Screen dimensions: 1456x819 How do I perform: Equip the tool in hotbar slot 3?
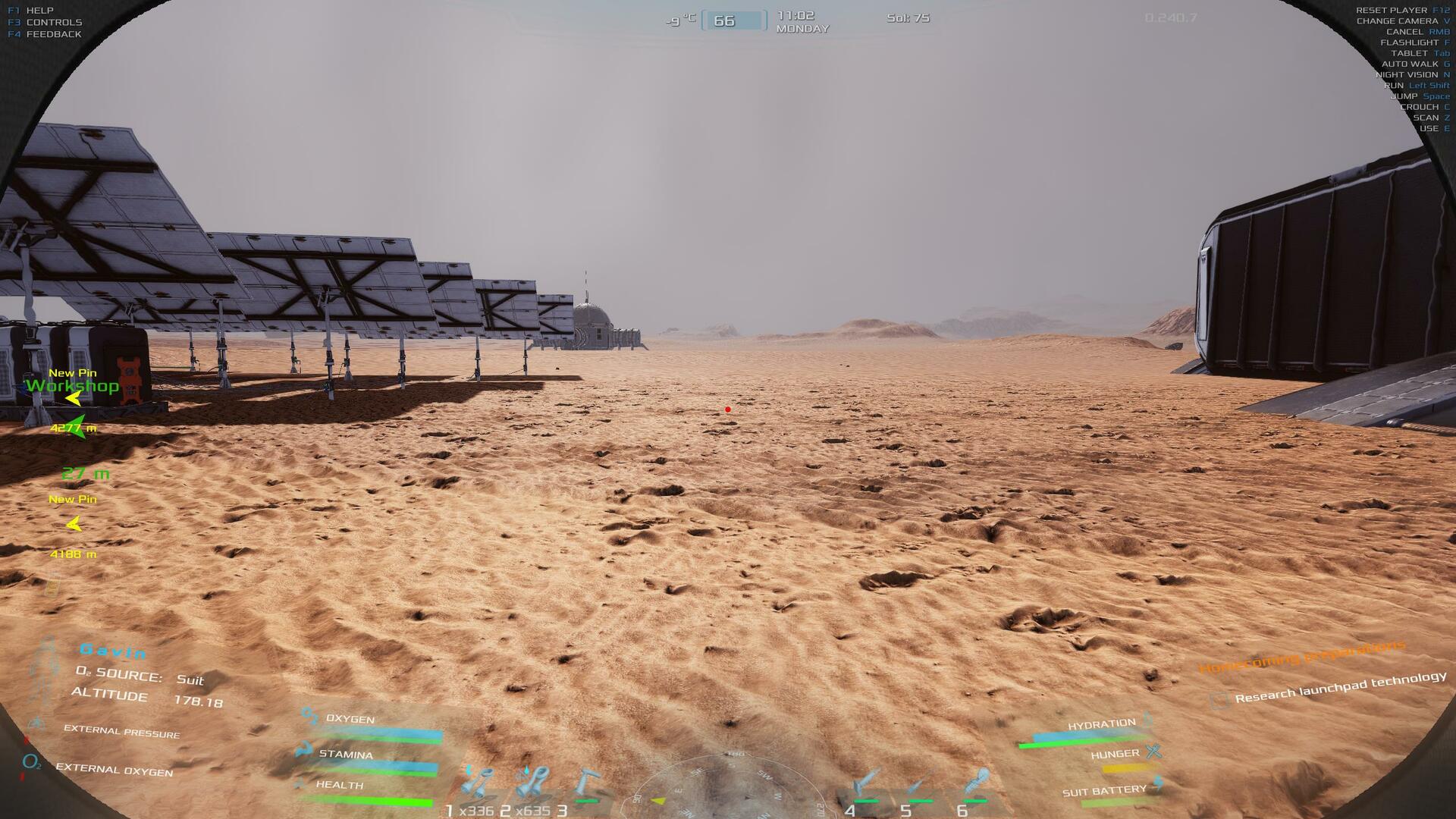[x=587, y=784]
